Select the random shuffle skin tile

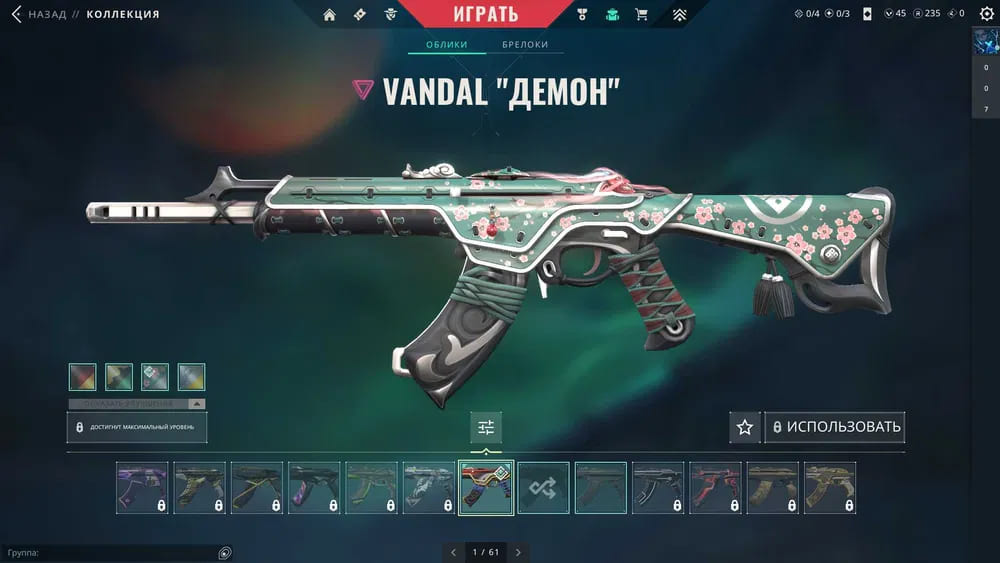pyautogui.click(x=543, y=488)
